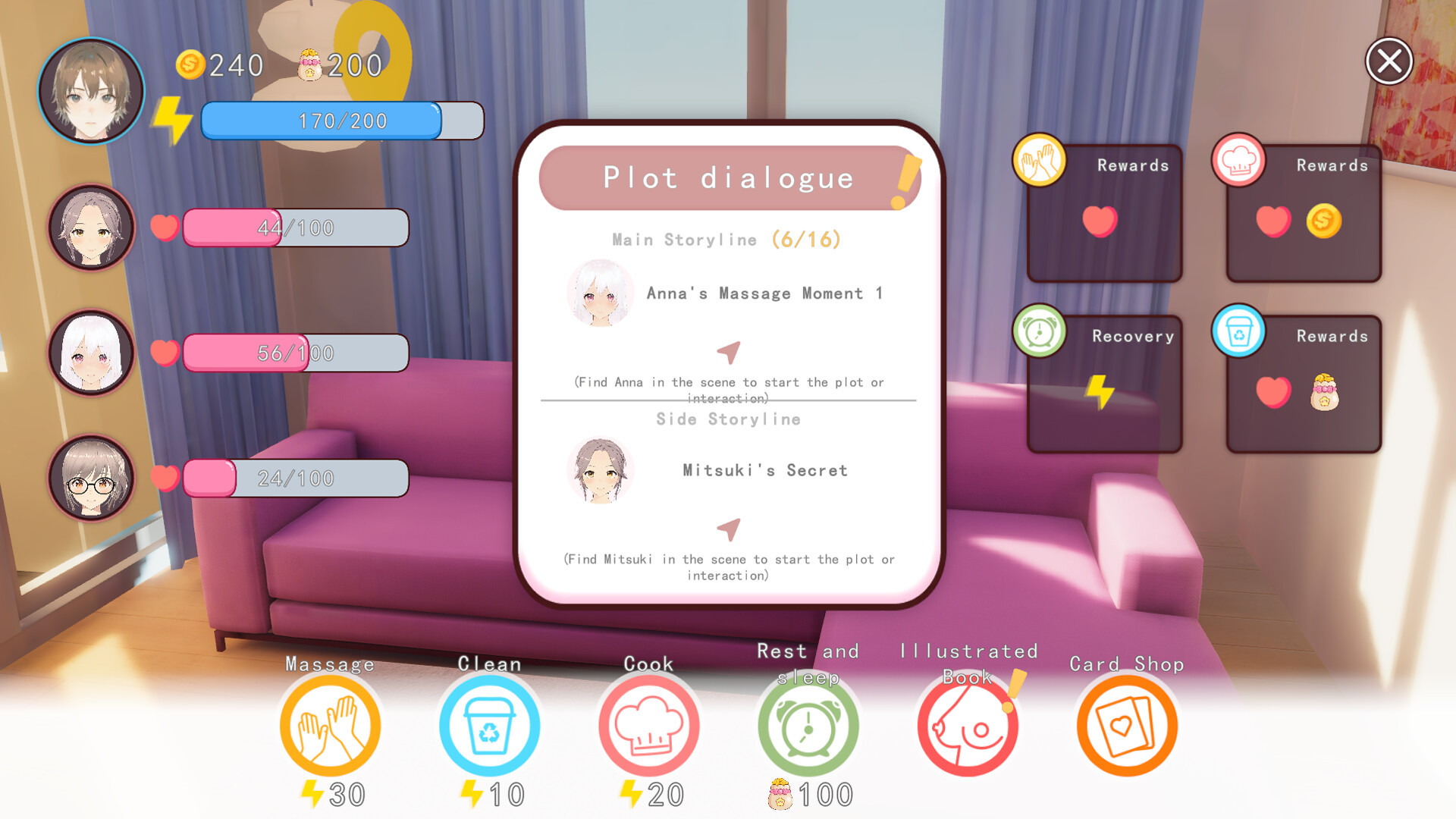1456x819 pixels.
Task: Select the white-haired girl's affection portrait
Action: pyautogui.click(x=91, y=353)
